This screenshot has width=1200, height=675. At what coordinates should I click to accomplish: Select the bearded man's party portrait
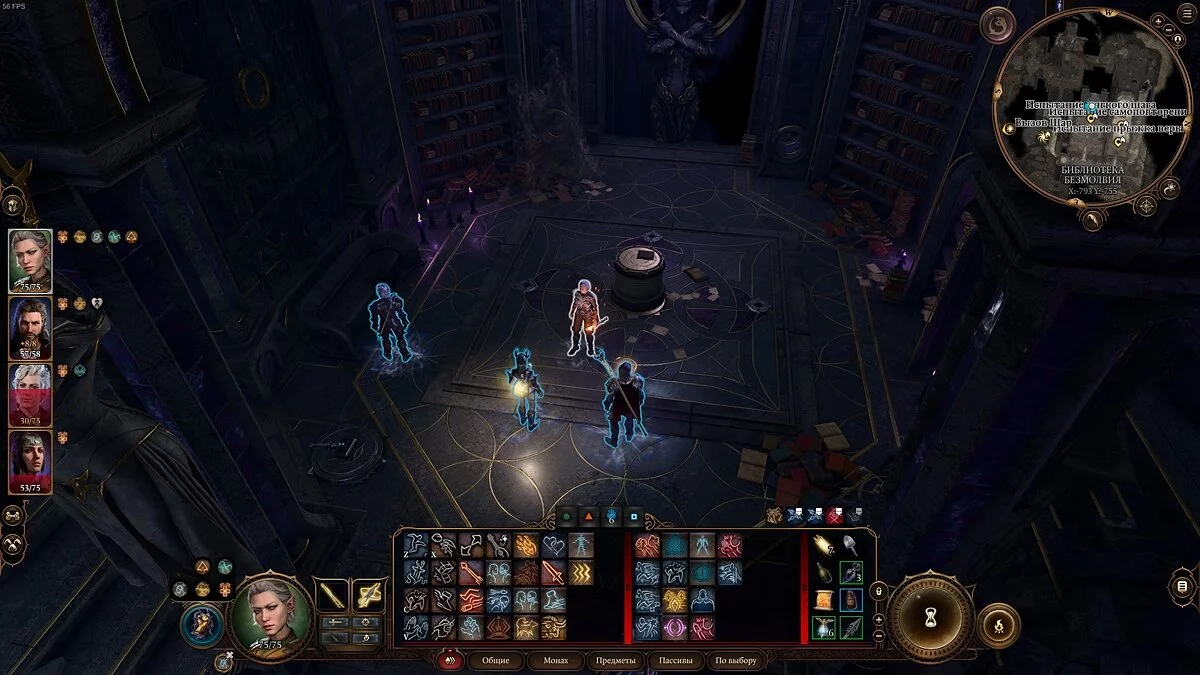pyautogui.click(x=30, y=326)
